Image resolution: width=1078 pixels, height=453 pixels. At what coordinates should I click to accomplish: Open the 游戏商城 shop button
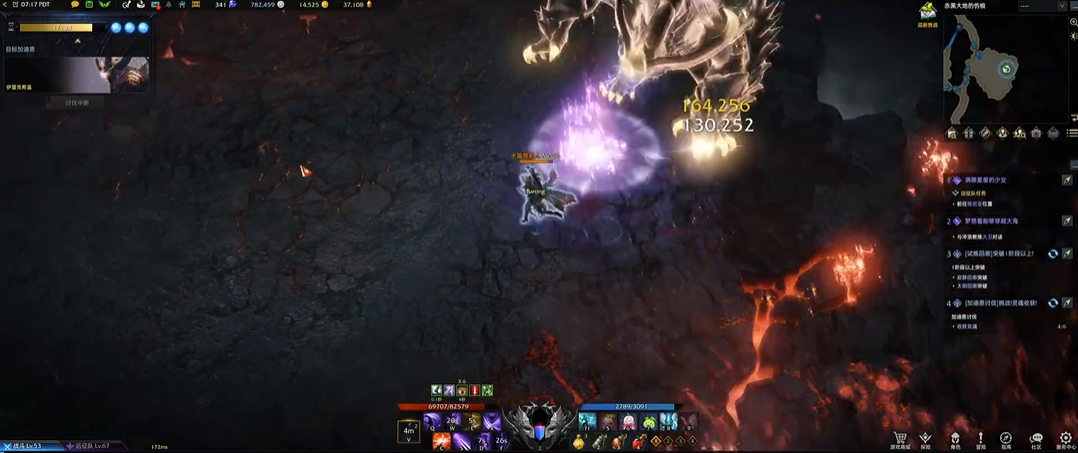900,439
